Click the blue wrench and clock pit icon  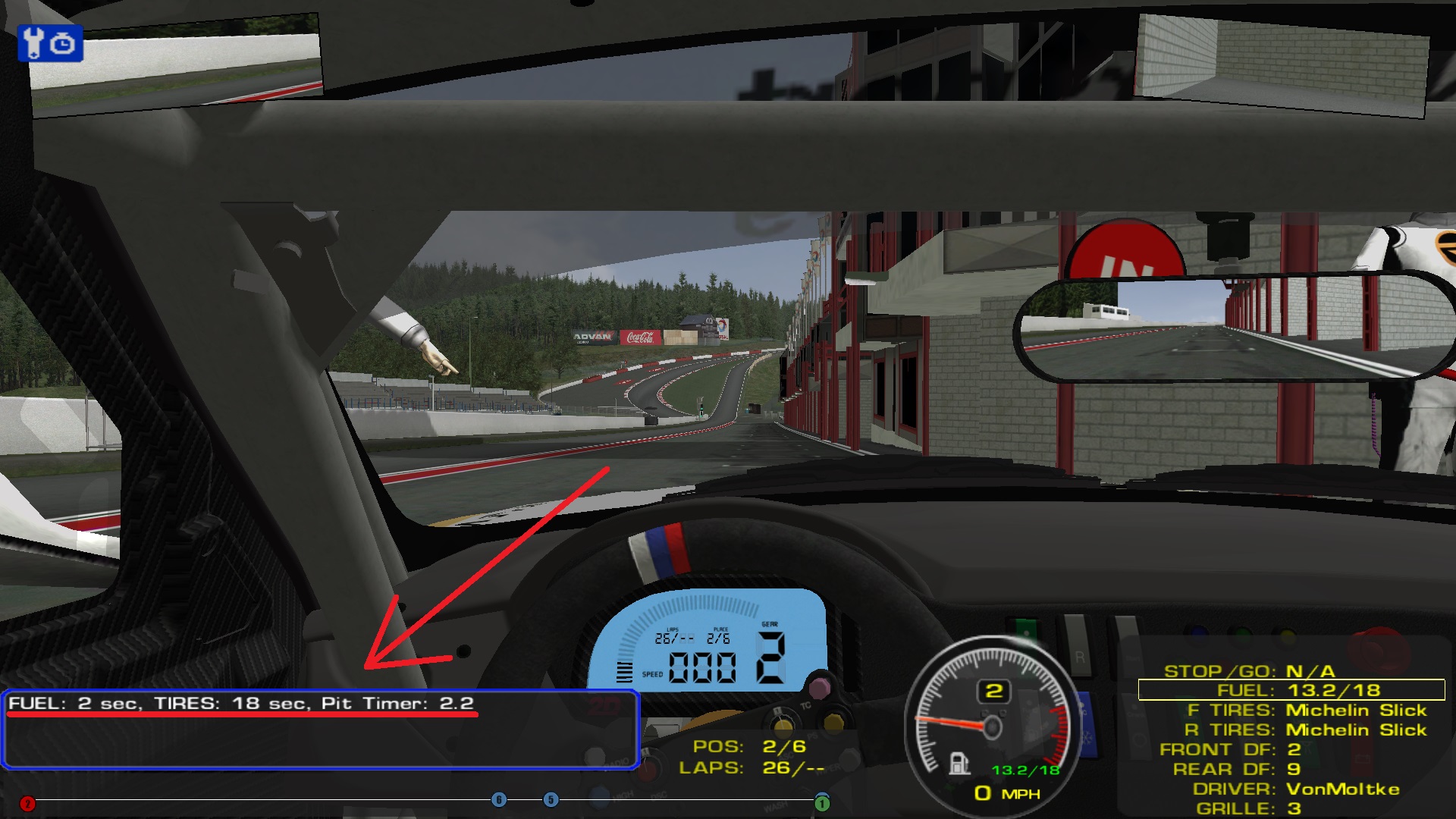point(50,43)
